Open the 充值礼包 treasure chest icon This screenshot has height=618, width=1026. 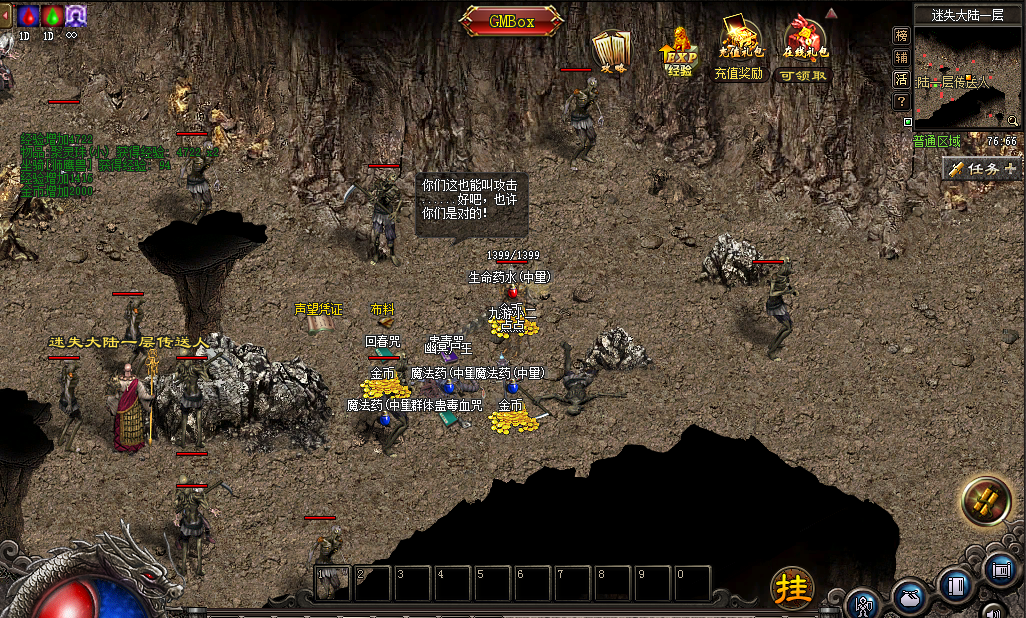click(740, 50)
